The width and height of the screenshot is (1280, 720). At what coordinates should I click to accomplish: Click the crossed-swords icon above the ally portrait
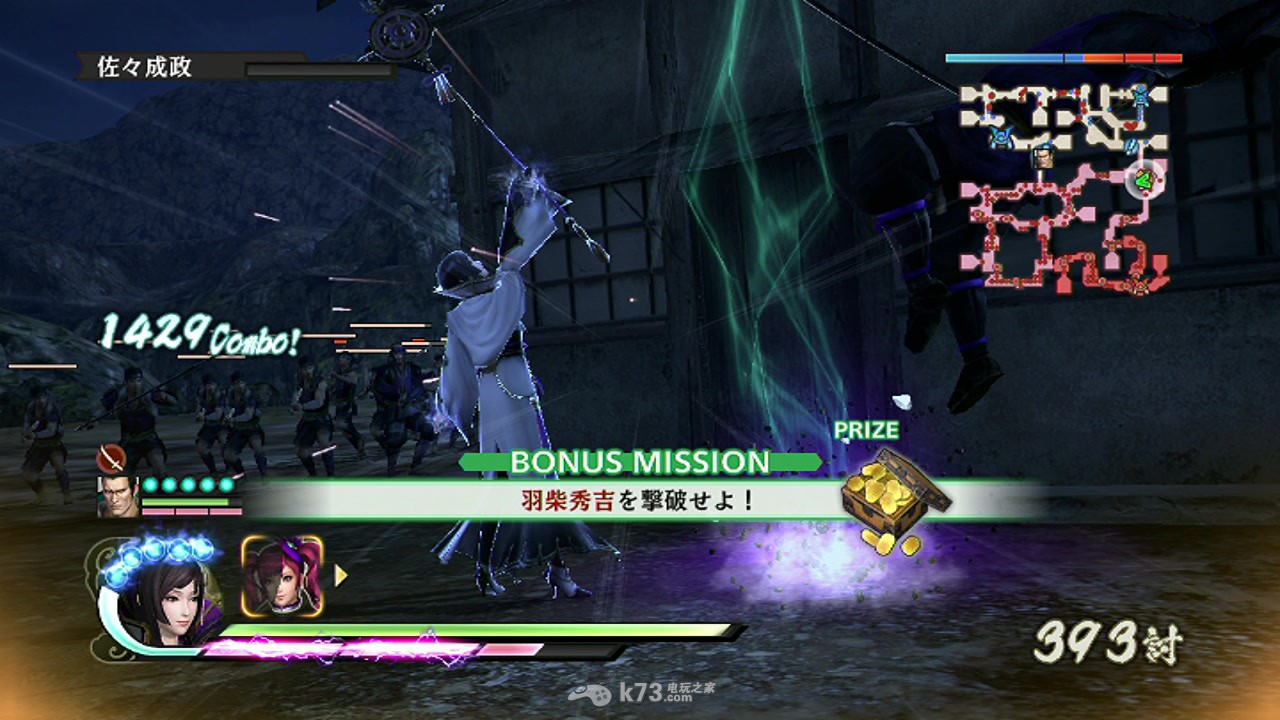tap(111, 459)
